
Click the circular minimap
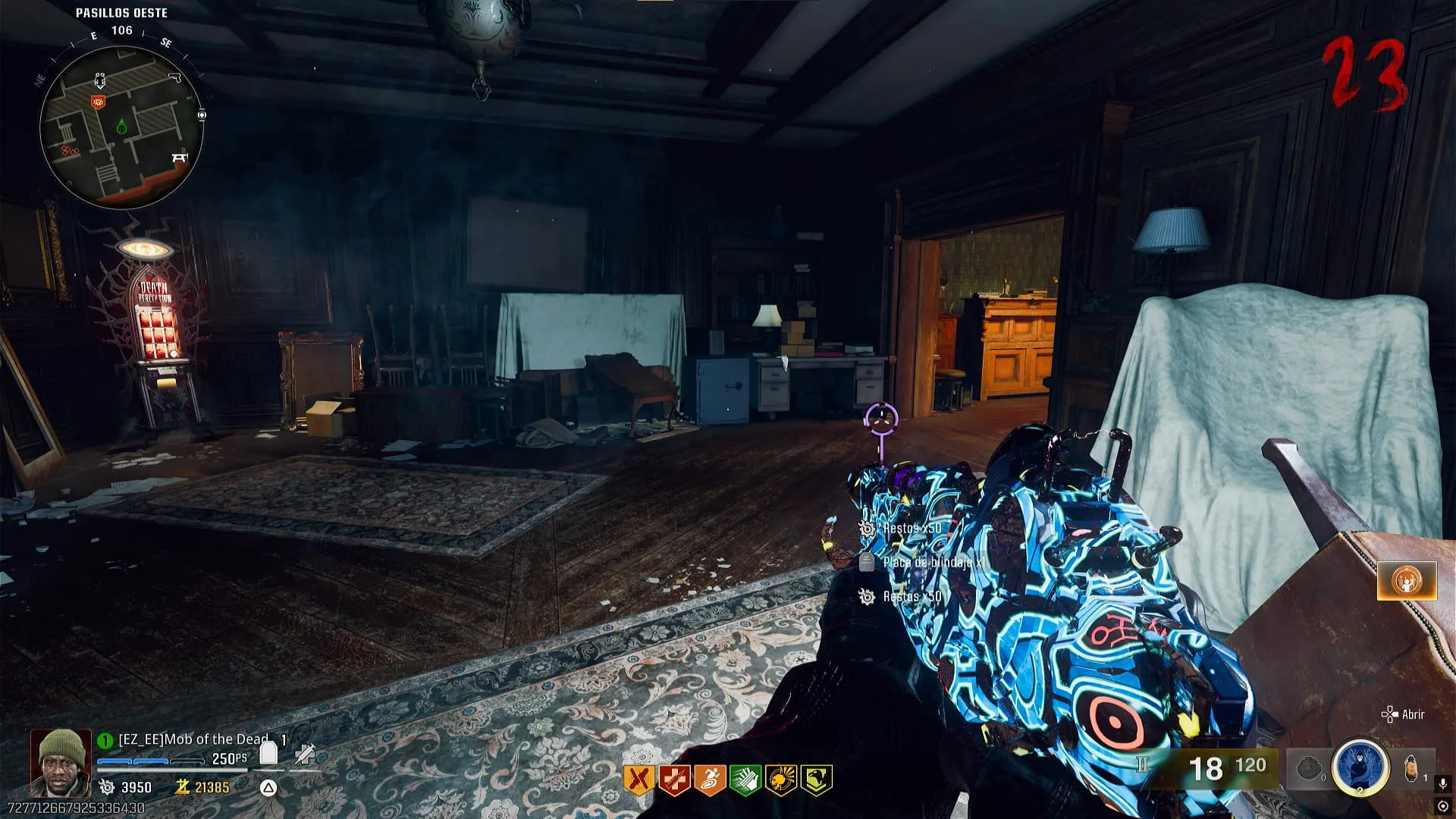click(x=121, y=127)
